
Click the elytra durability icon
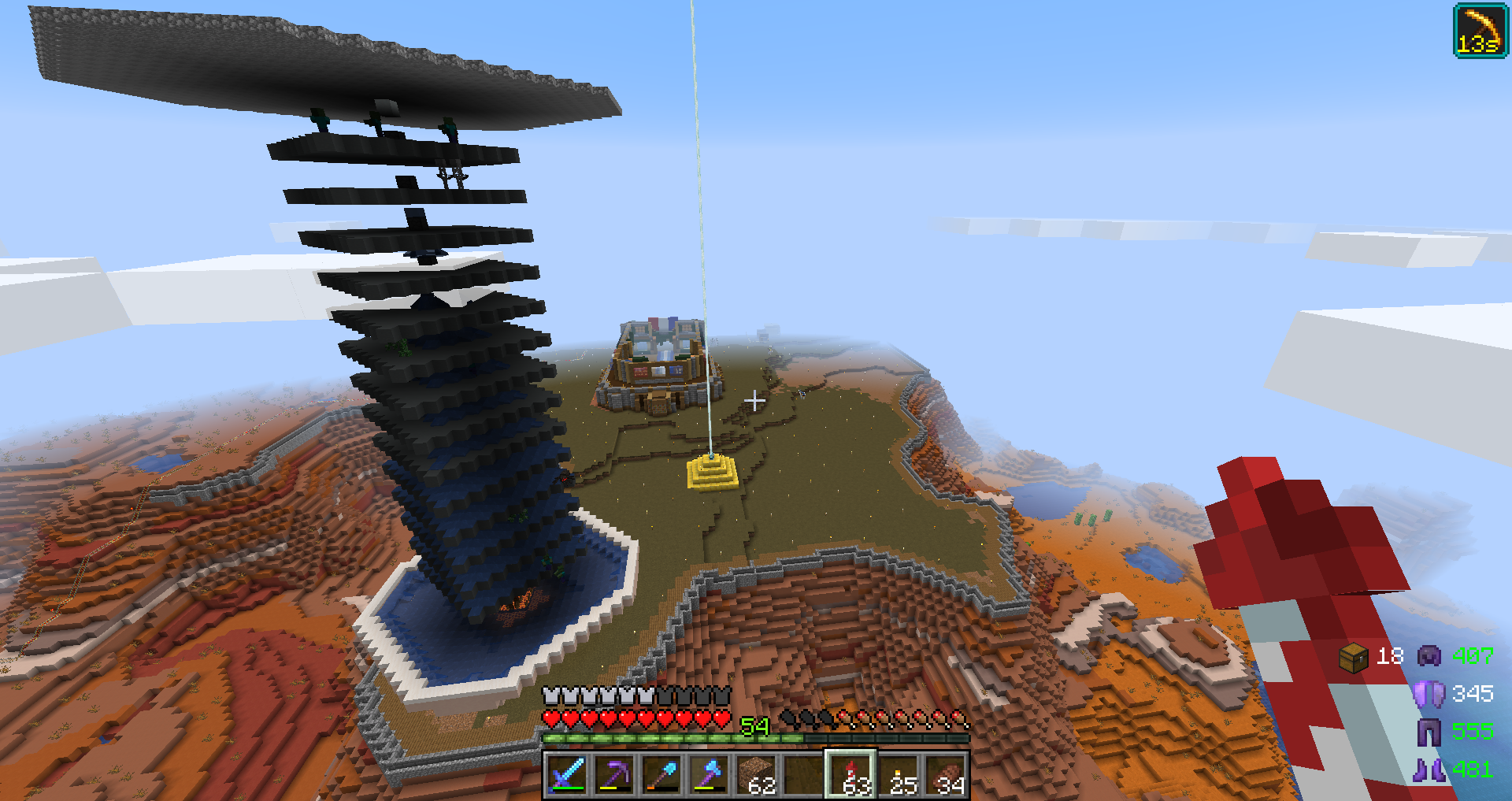pyautogui.click(x=1429, y=694)
